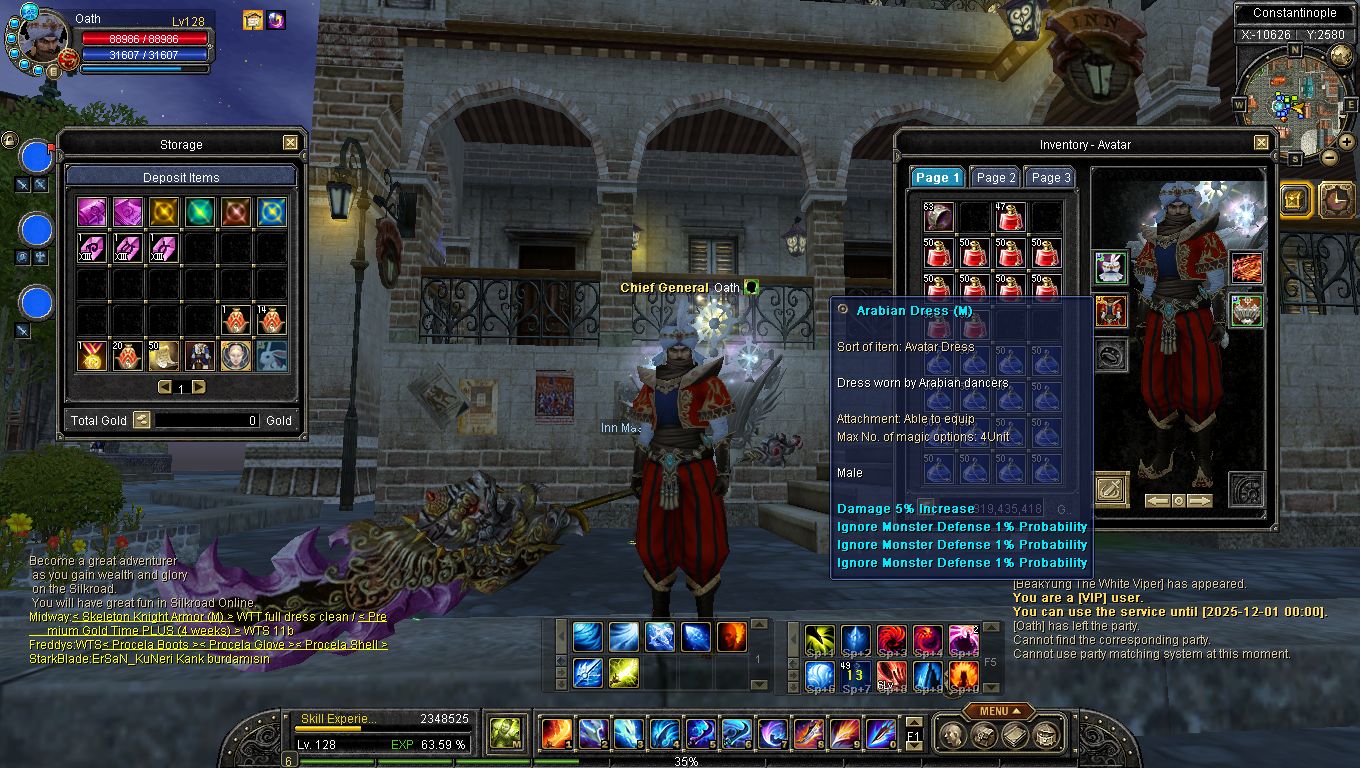Switch to inventory Page 2
This screenshot has height=768, width=1360.
click(995, 177)
